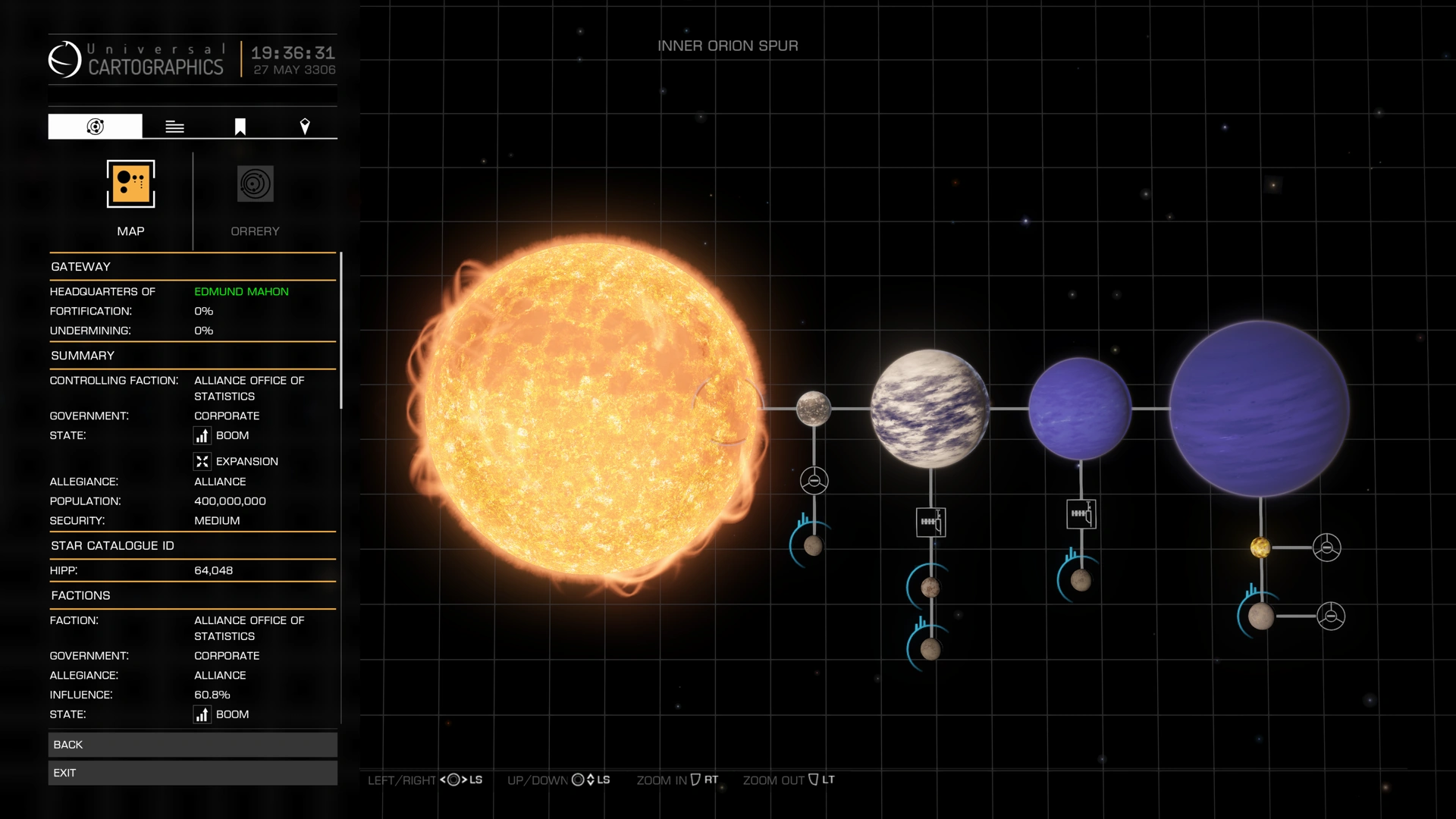Click the BOOM state indicator under STATE

[x=202, y=436]
